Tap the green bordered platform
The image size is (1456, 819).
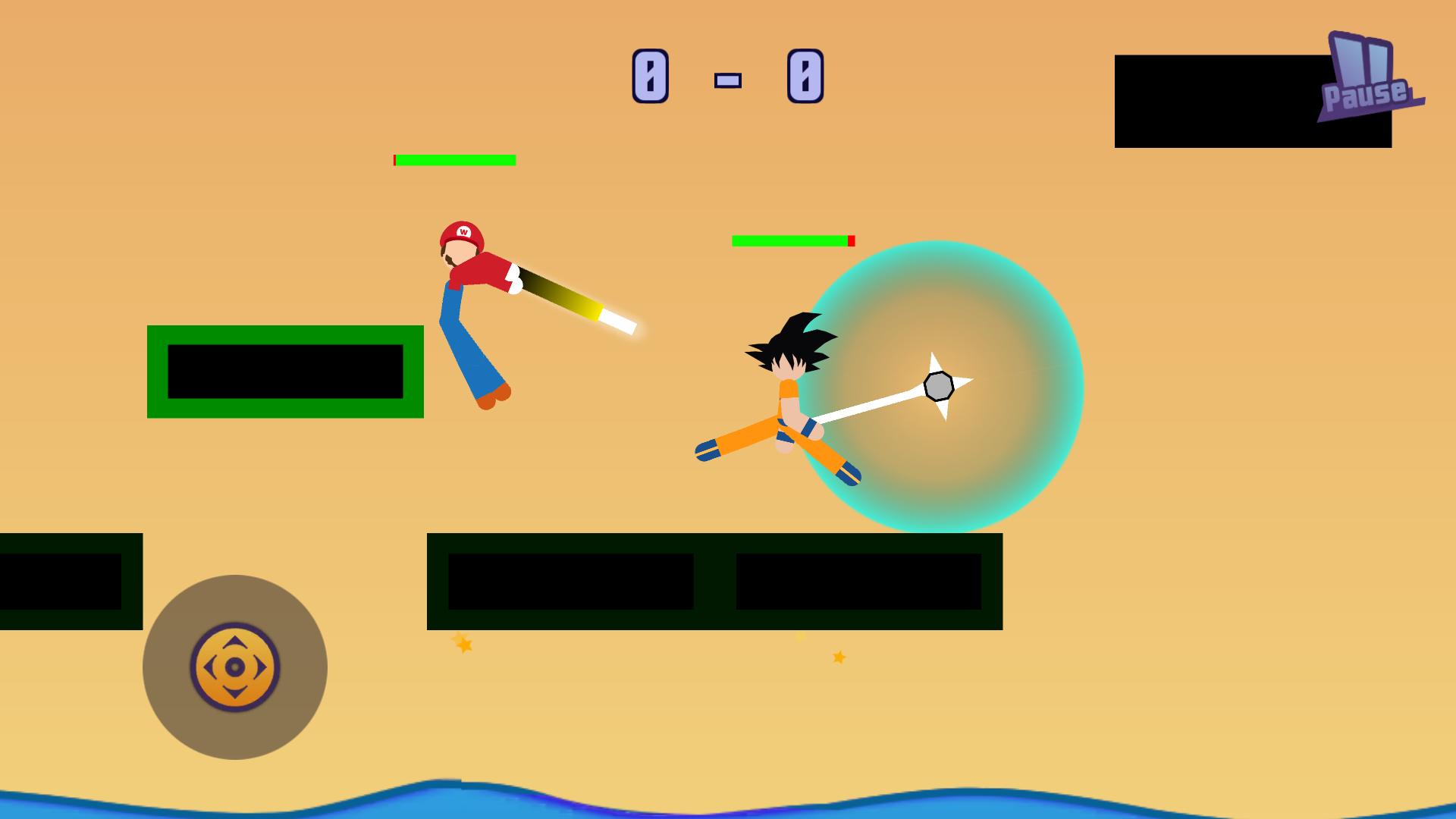click(x=284, y=373)
